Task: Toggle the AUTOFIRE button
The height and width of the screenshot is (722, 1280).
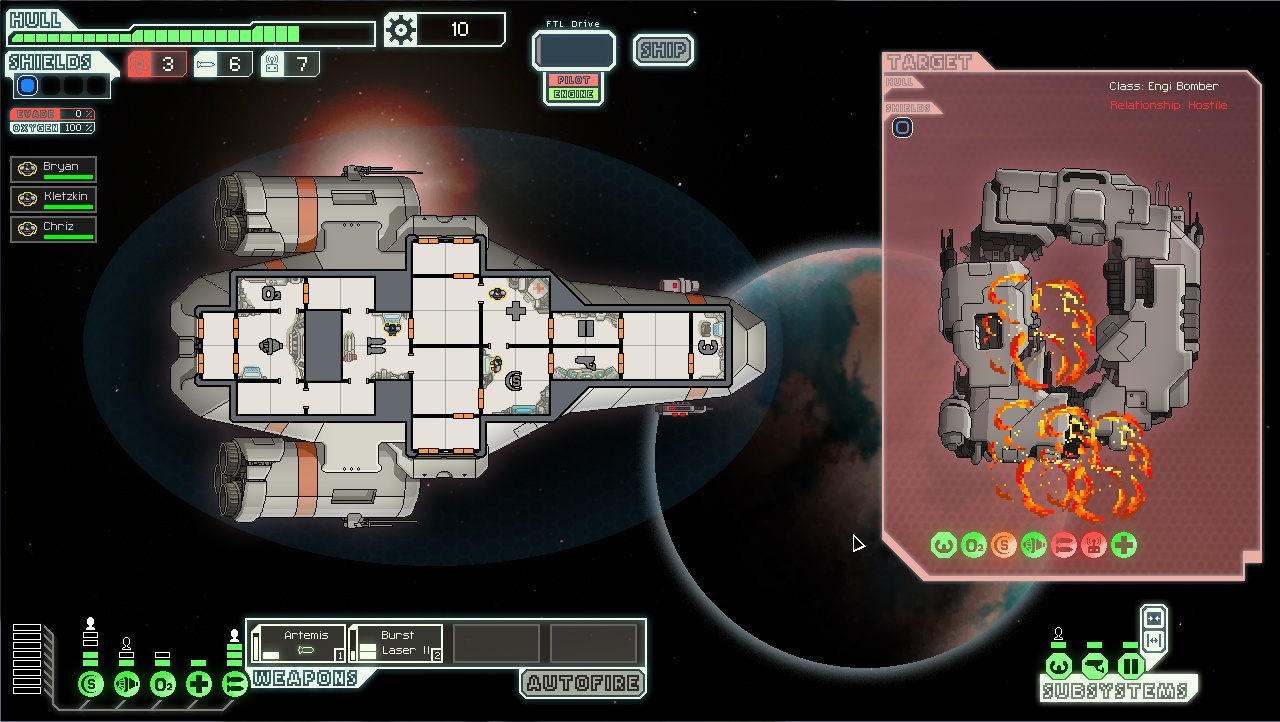Action: coord(583,684)
